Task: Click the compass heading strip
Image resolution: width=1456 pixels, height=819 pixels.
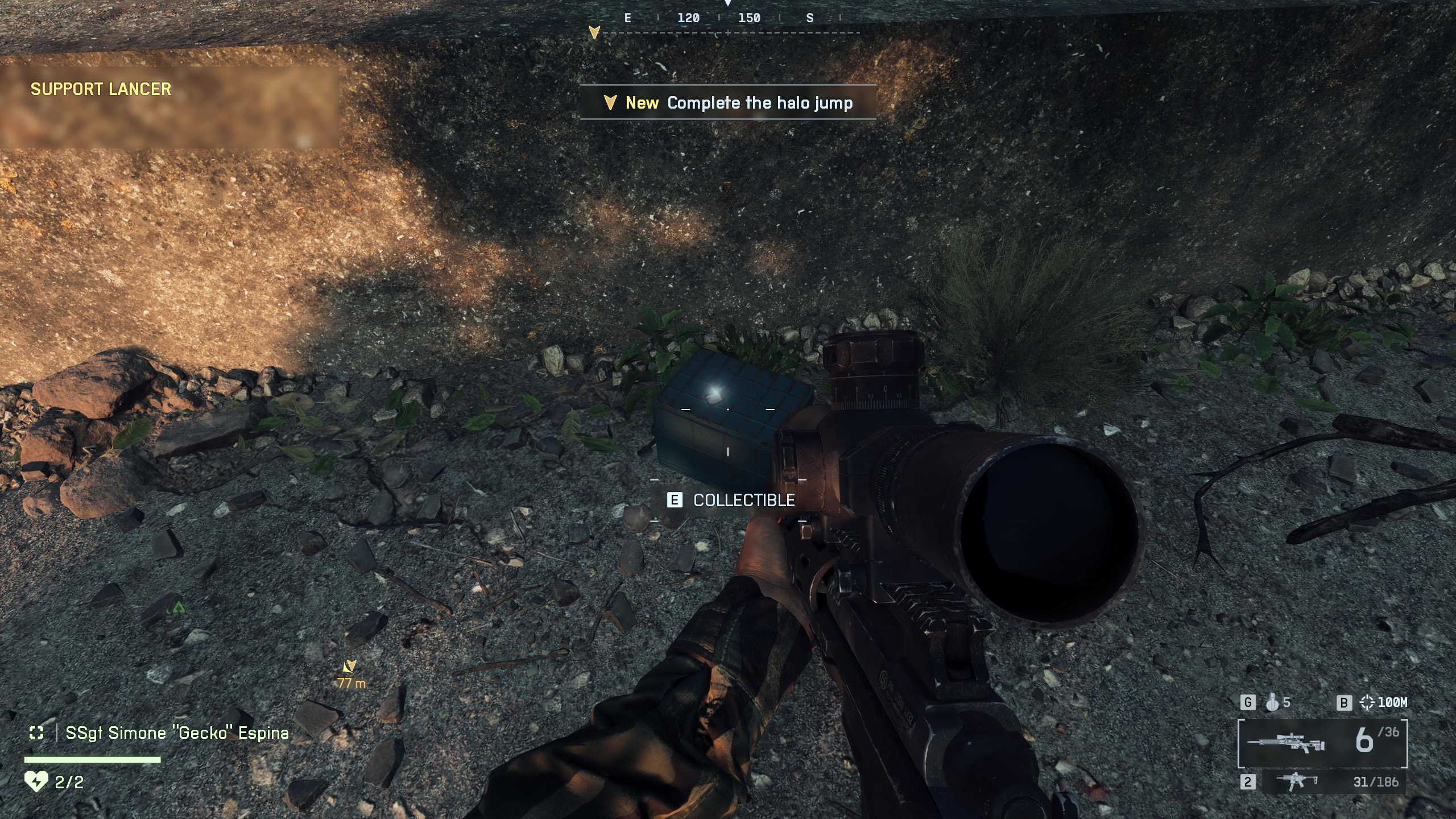Action: (x=728, y=19)
